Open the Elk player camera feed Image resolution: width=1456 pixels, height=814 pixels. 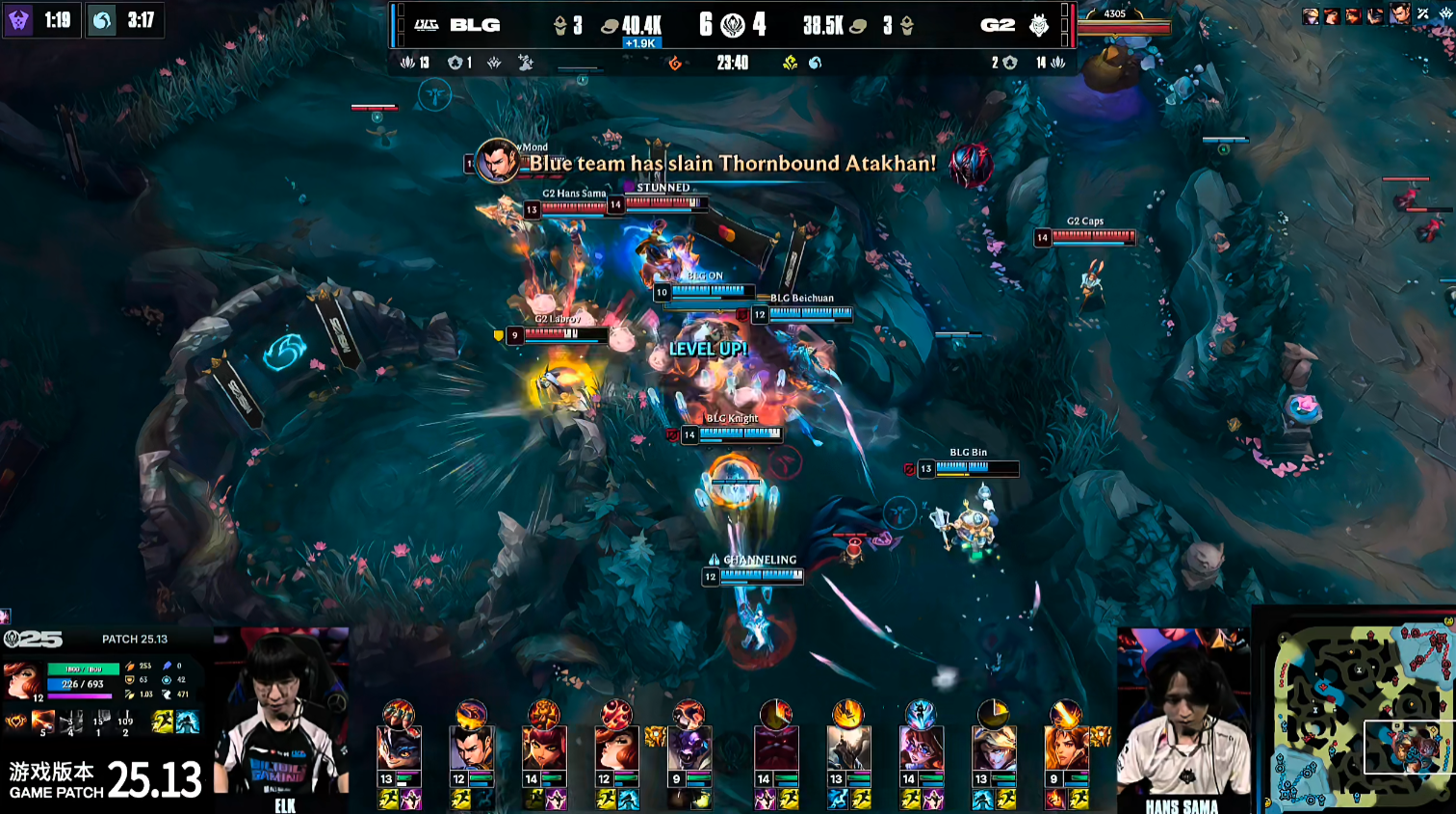(x=281, y=718)
